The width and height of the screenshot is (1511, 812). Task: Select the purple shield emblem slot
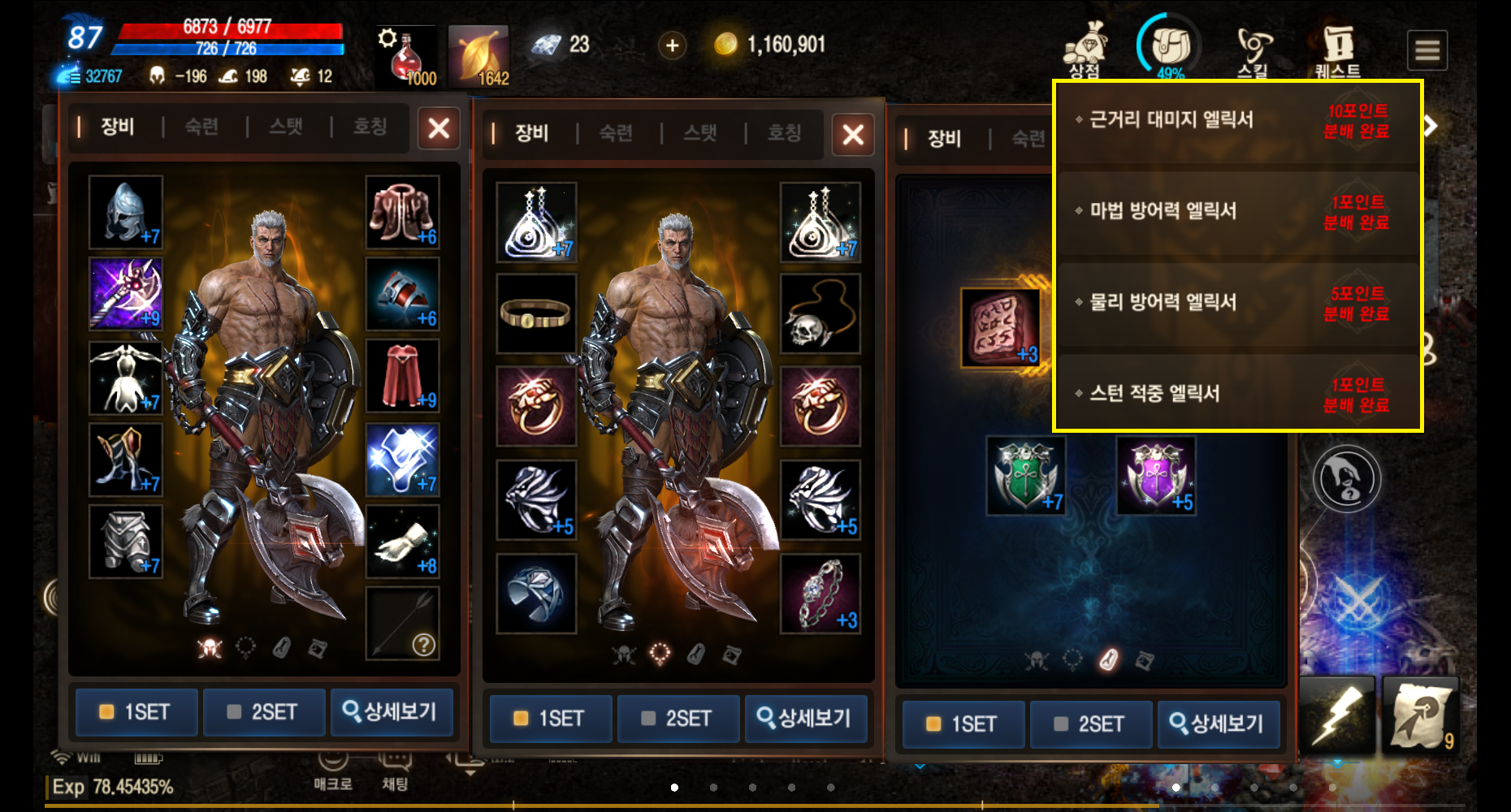pyautogui.click(x=1155, y=476)
